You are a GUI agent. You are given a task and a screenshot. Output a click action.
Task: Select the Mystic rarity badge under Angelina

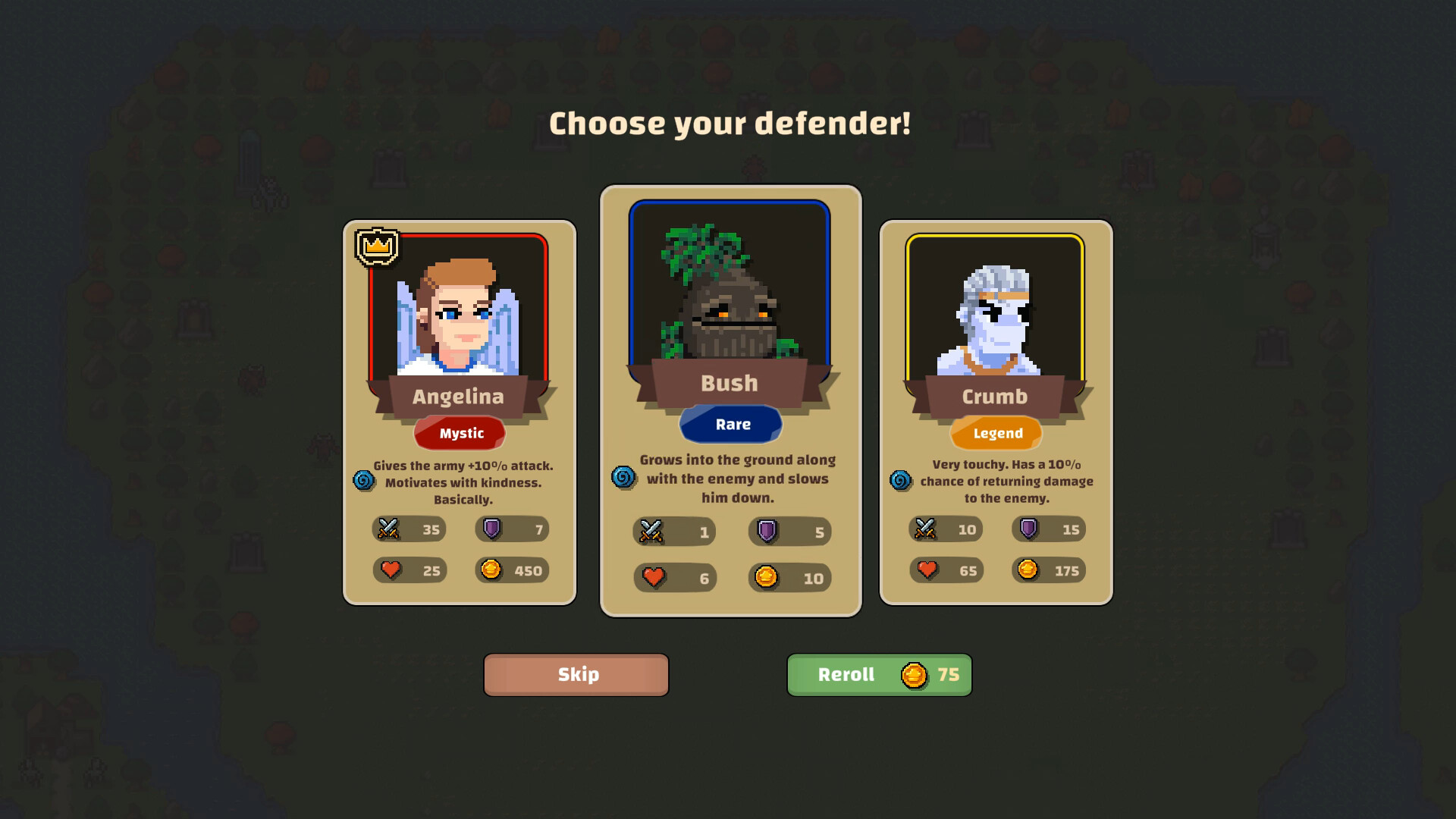point(460,433)
